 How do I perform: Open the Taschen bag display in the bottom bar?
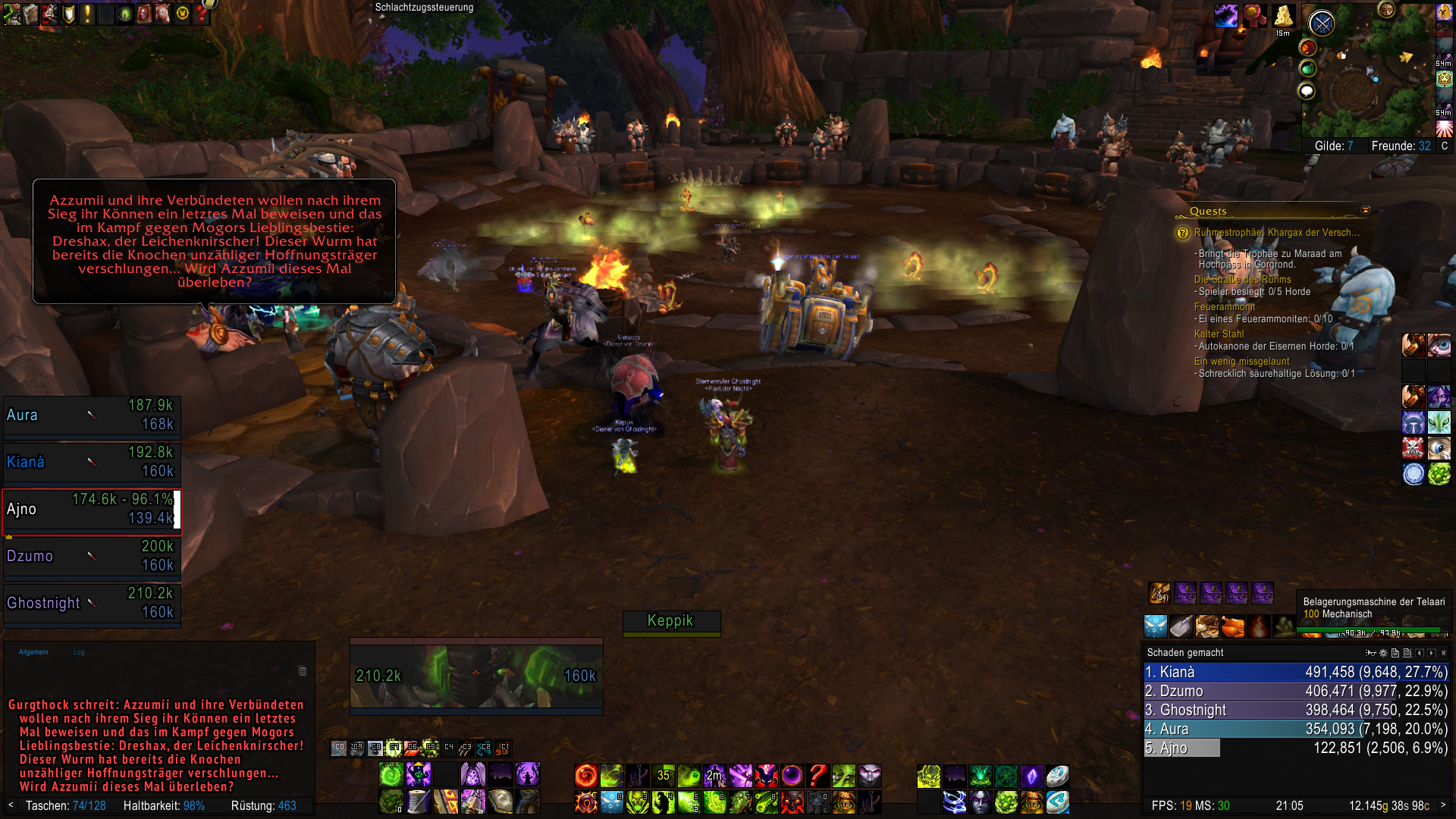tap(65, 805)
